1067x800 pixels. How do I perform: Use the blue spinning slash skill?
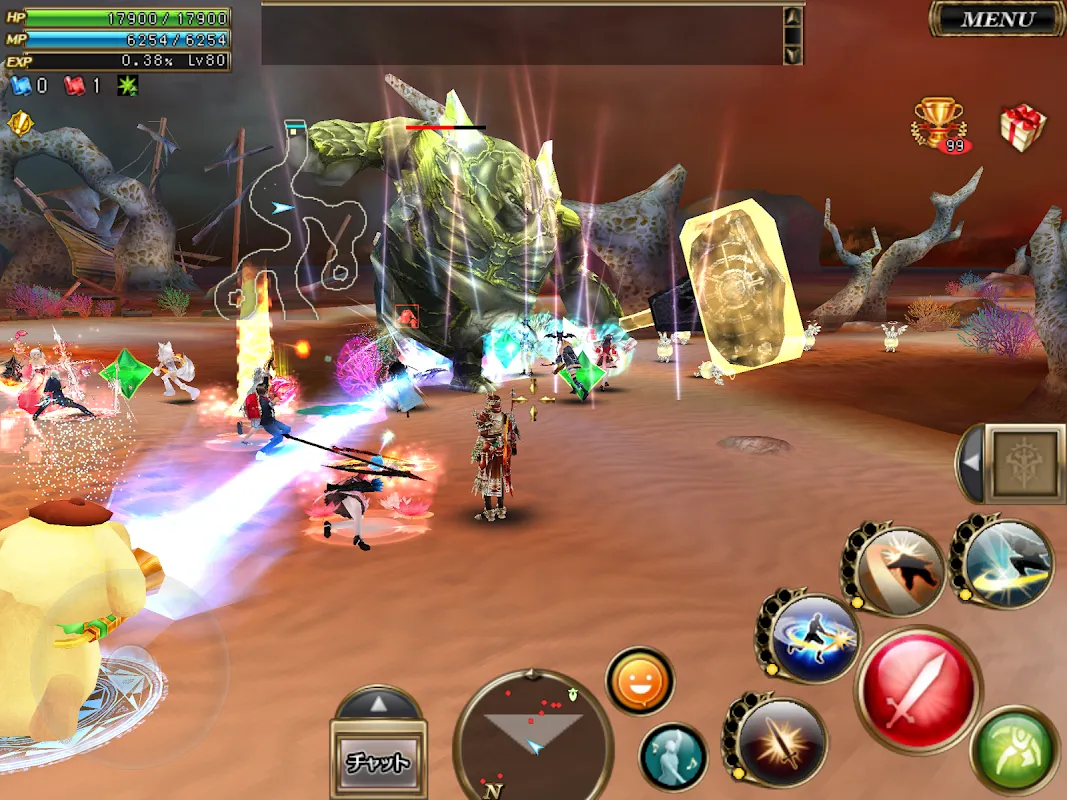point(815,637)
